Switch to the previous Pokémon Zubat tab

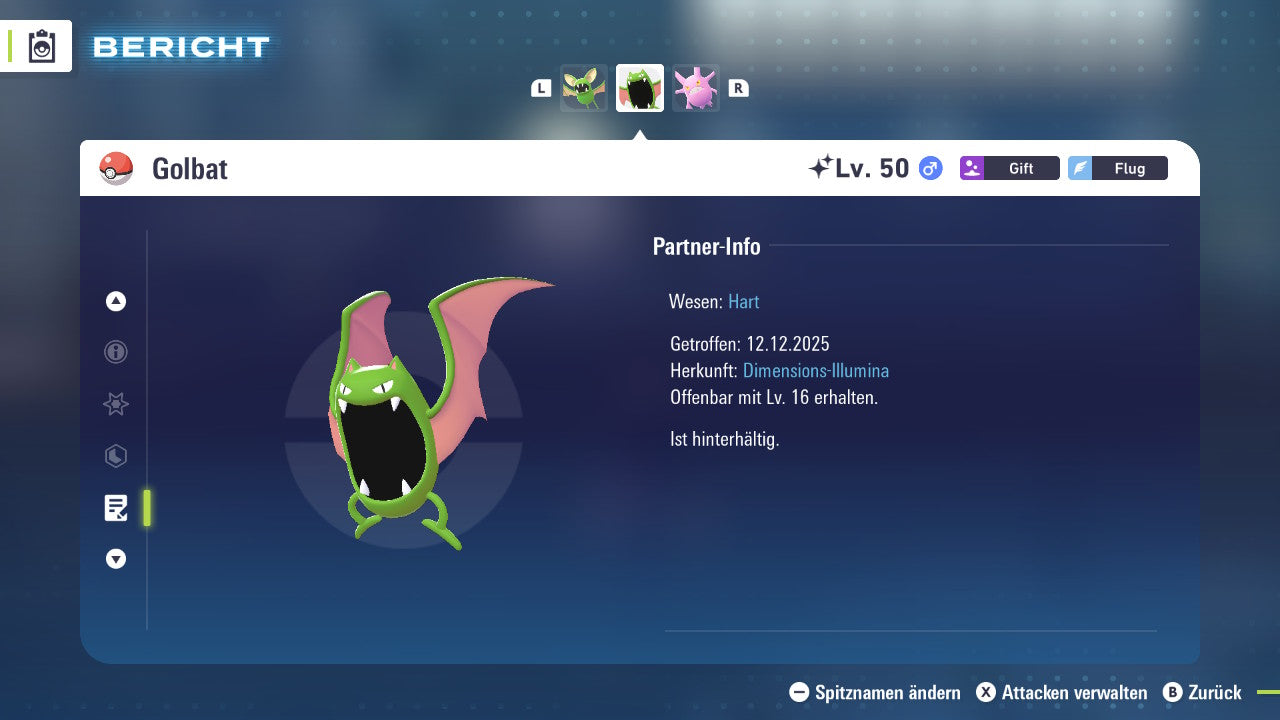(x=584, y=87)
